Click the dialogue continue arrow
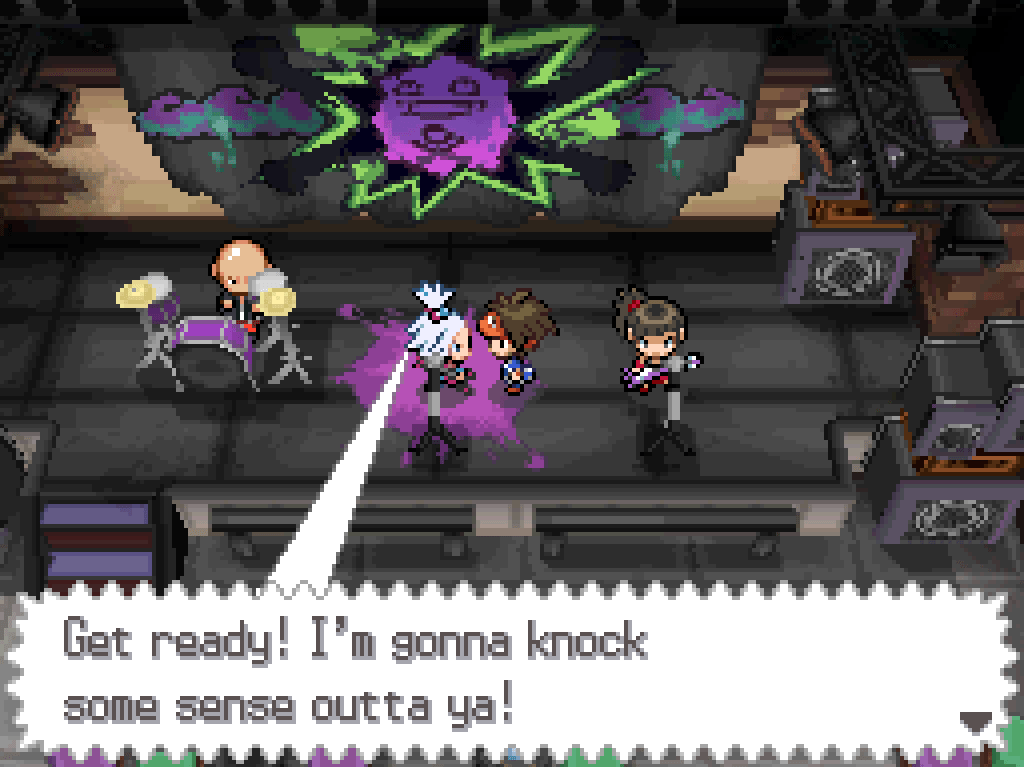This screenshot has height=767, width=1024. click(x=974, y=721)
